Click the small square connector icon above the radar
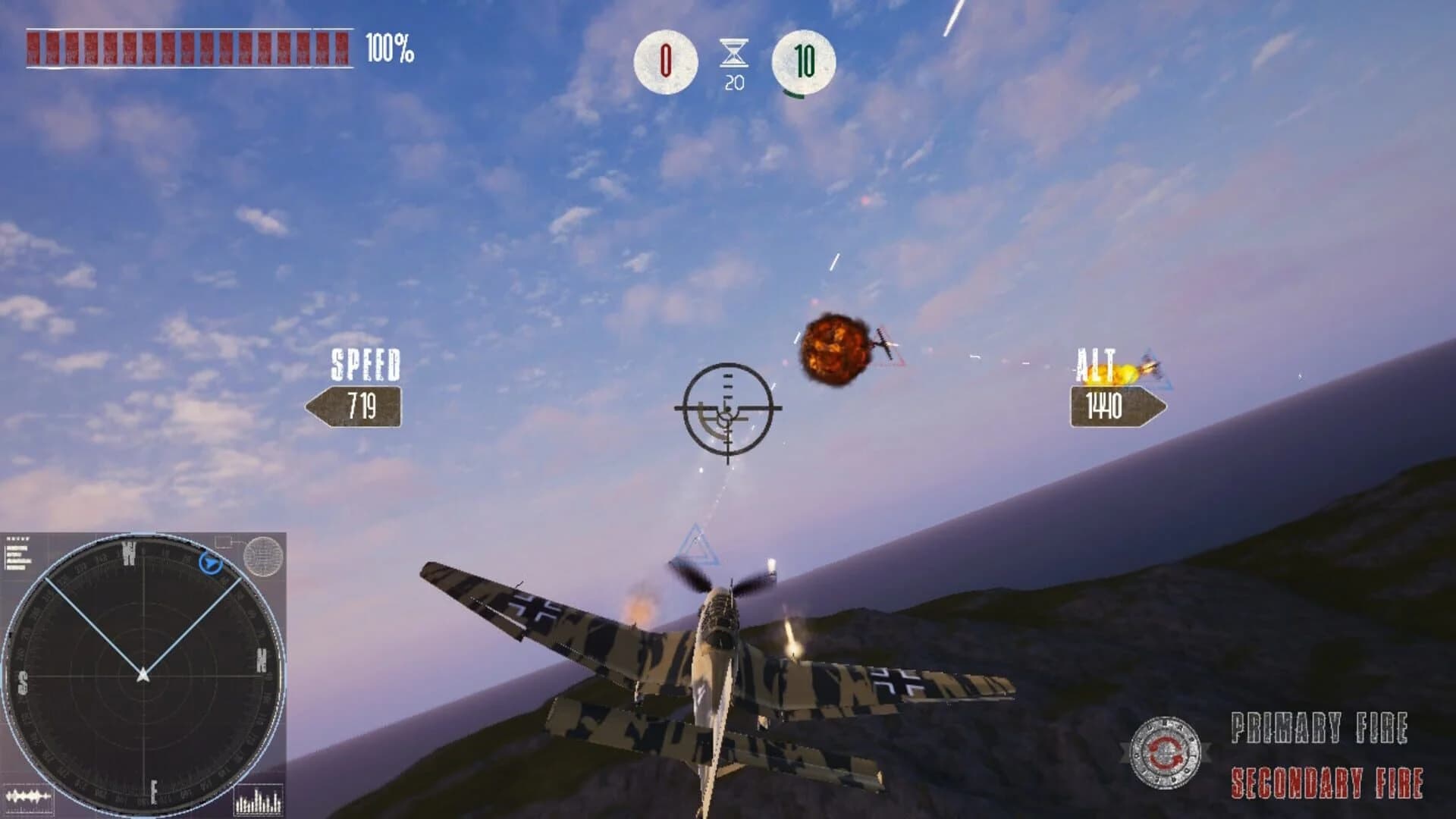This screenshot has width=1456, height=819. (223, 542)
